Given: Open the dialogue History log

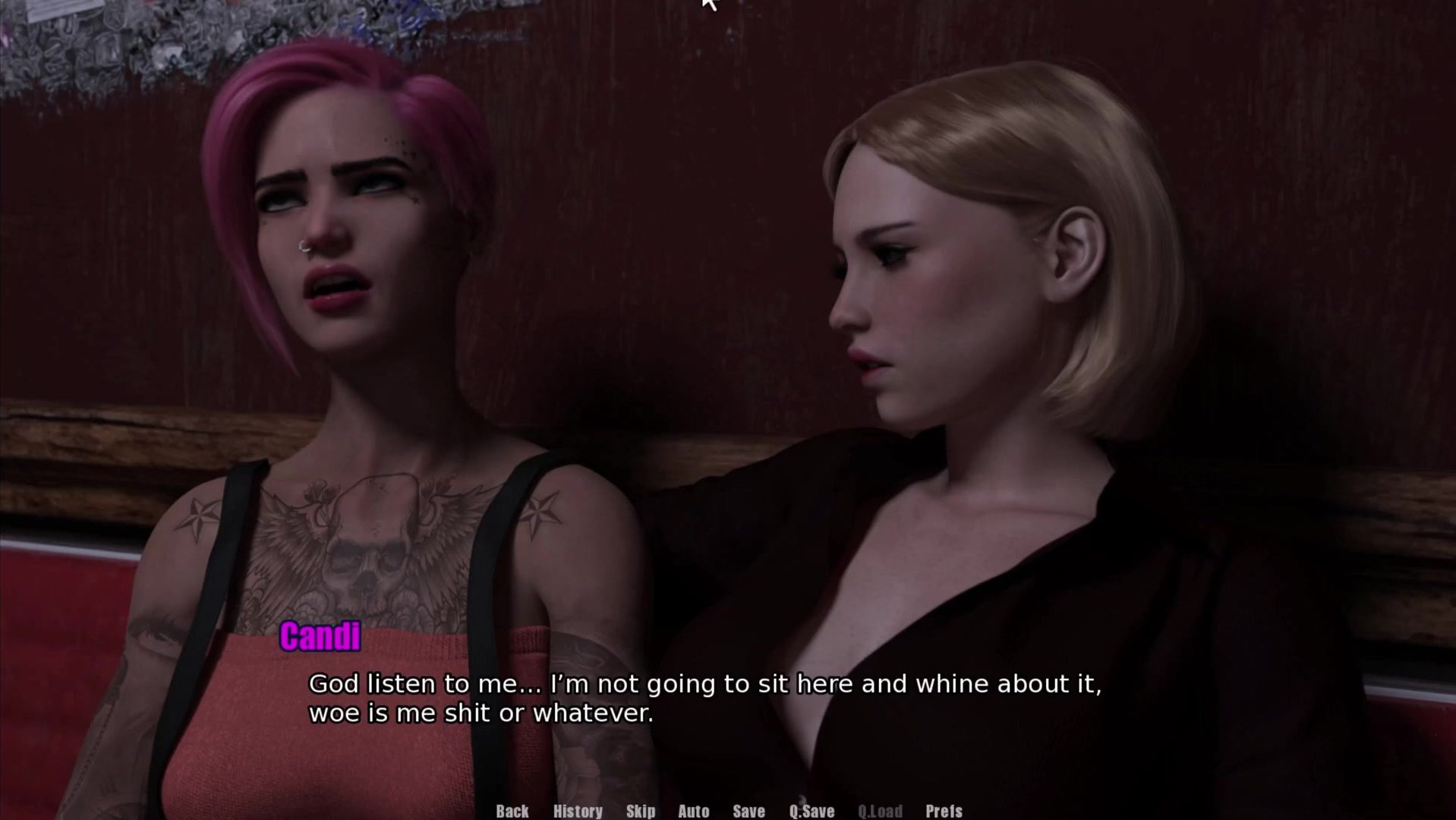Looking at the screenshot, I should pyautogui.click(x=578, y=811).
